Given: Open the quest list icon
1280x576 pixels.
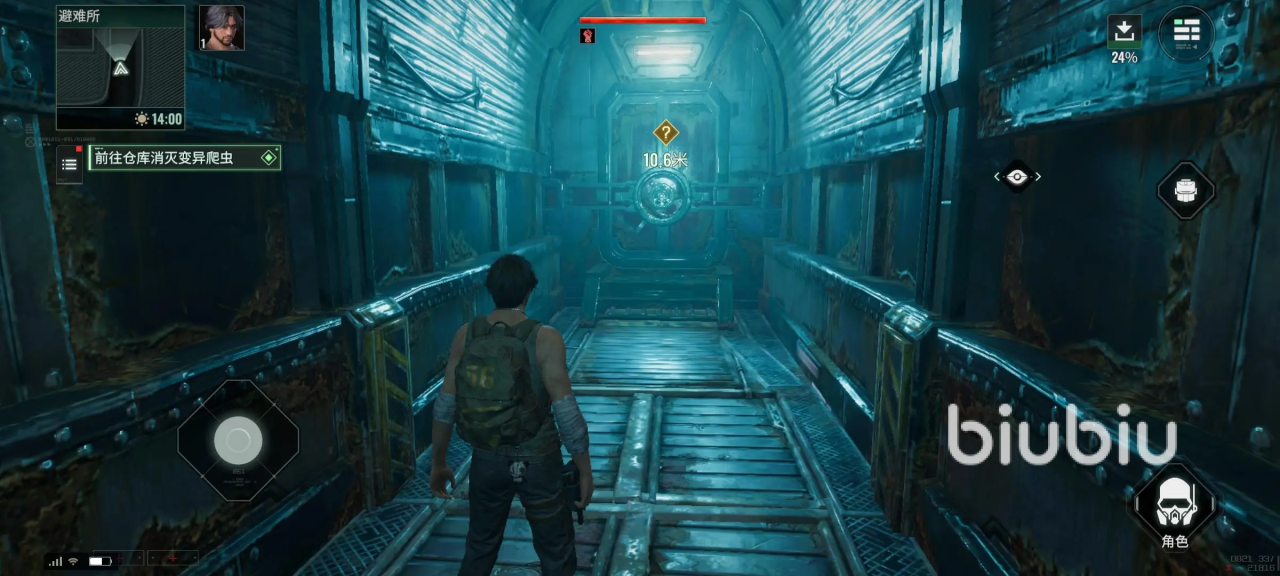Looking at the screenshot, I should pos(69,164).
